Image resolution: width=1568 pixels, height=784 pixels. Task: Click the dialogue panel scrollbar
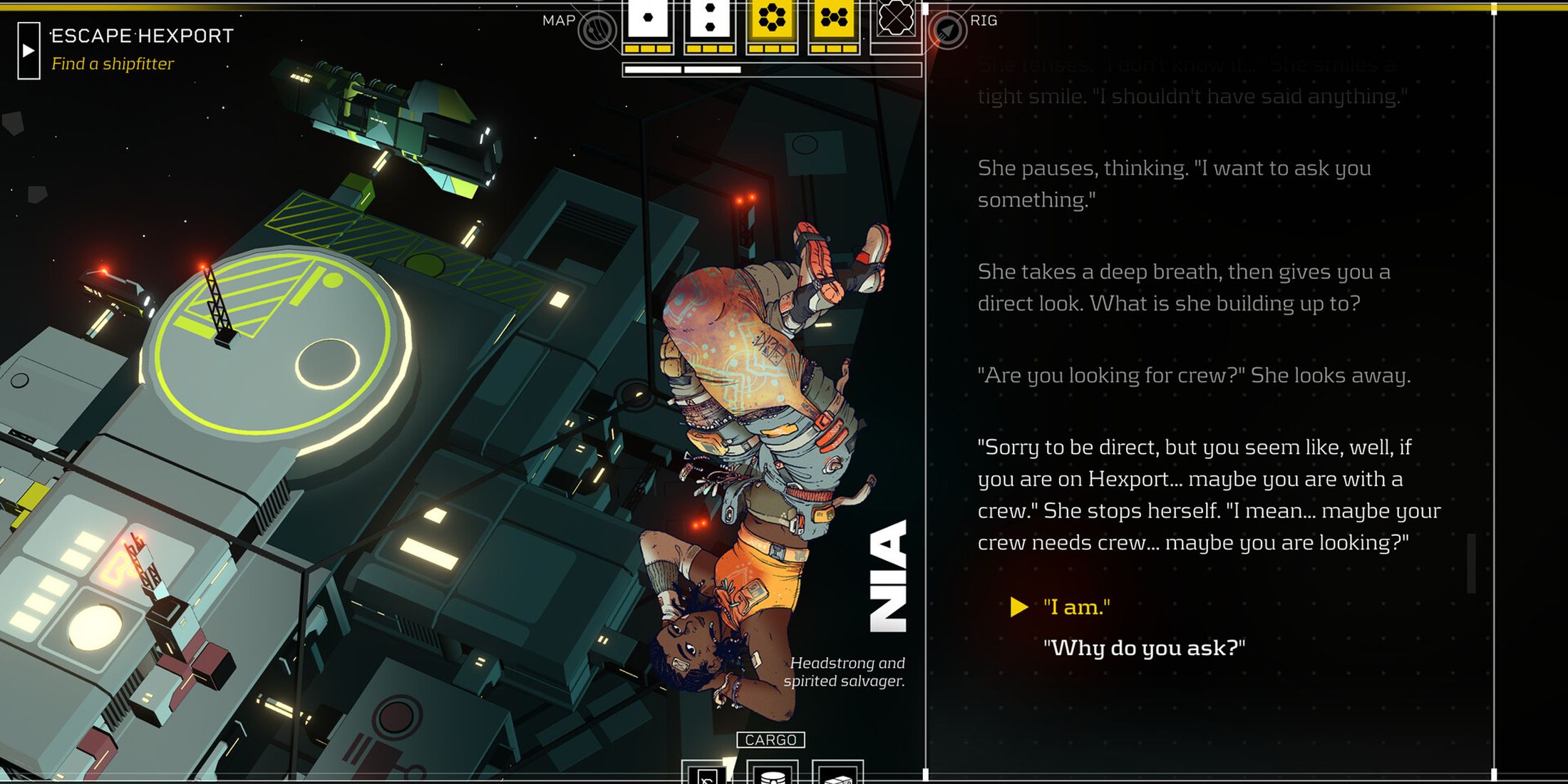(x=1470, y=563)
